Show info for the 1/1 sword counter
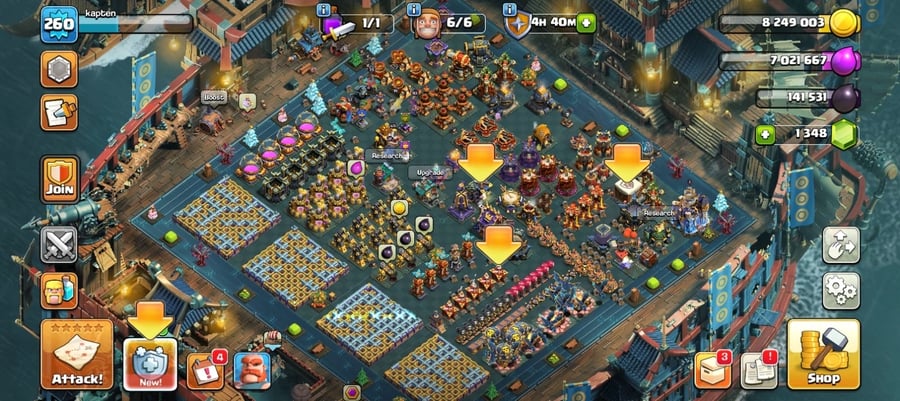This screenshot has height=401, width=900. [x=323, y=10]
